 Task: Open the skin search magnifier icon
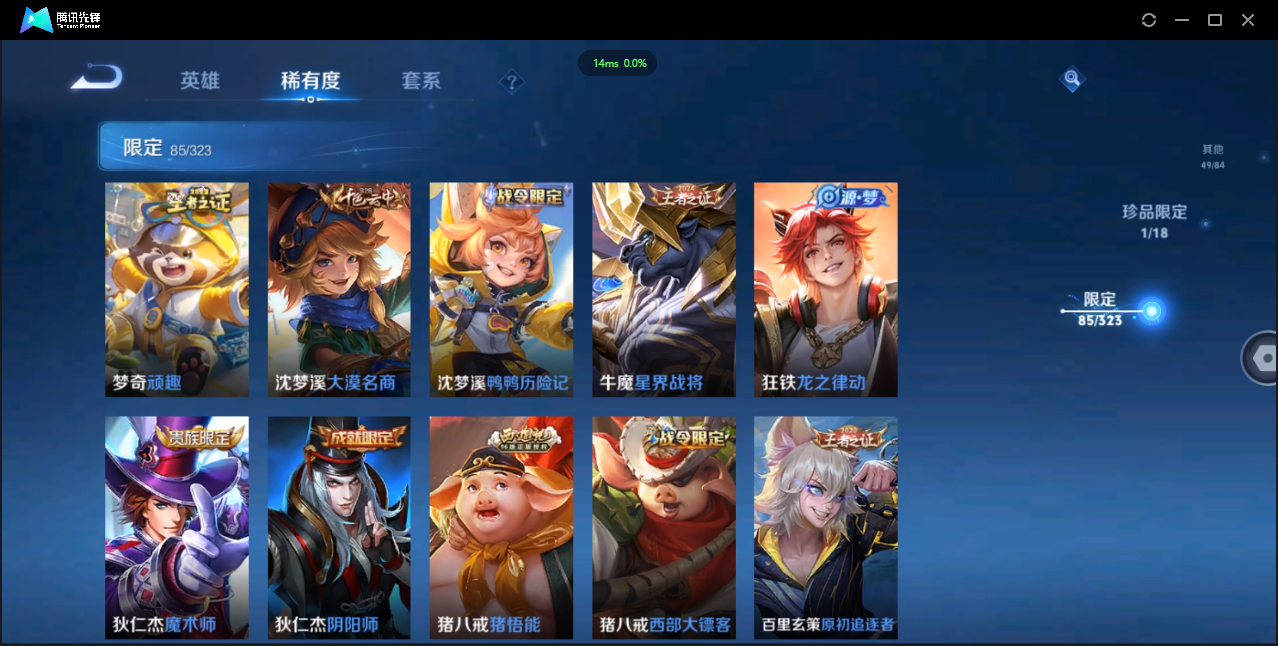coord(1072,78)
